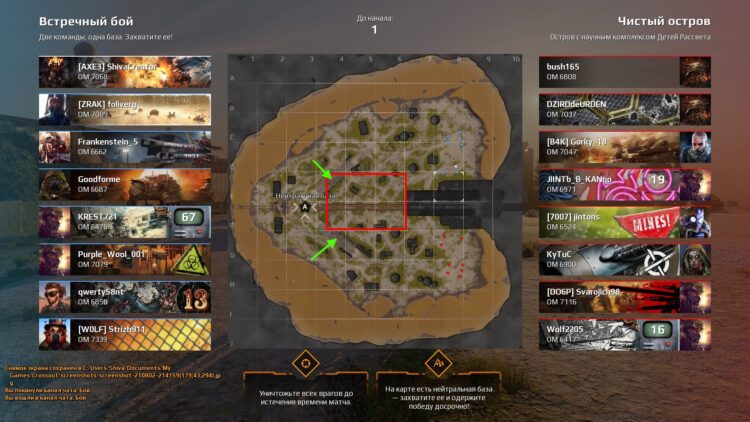Click the DZIRDdeURDEN player row
This screenshot has width=750, height=422.
(x=624, y=109)
